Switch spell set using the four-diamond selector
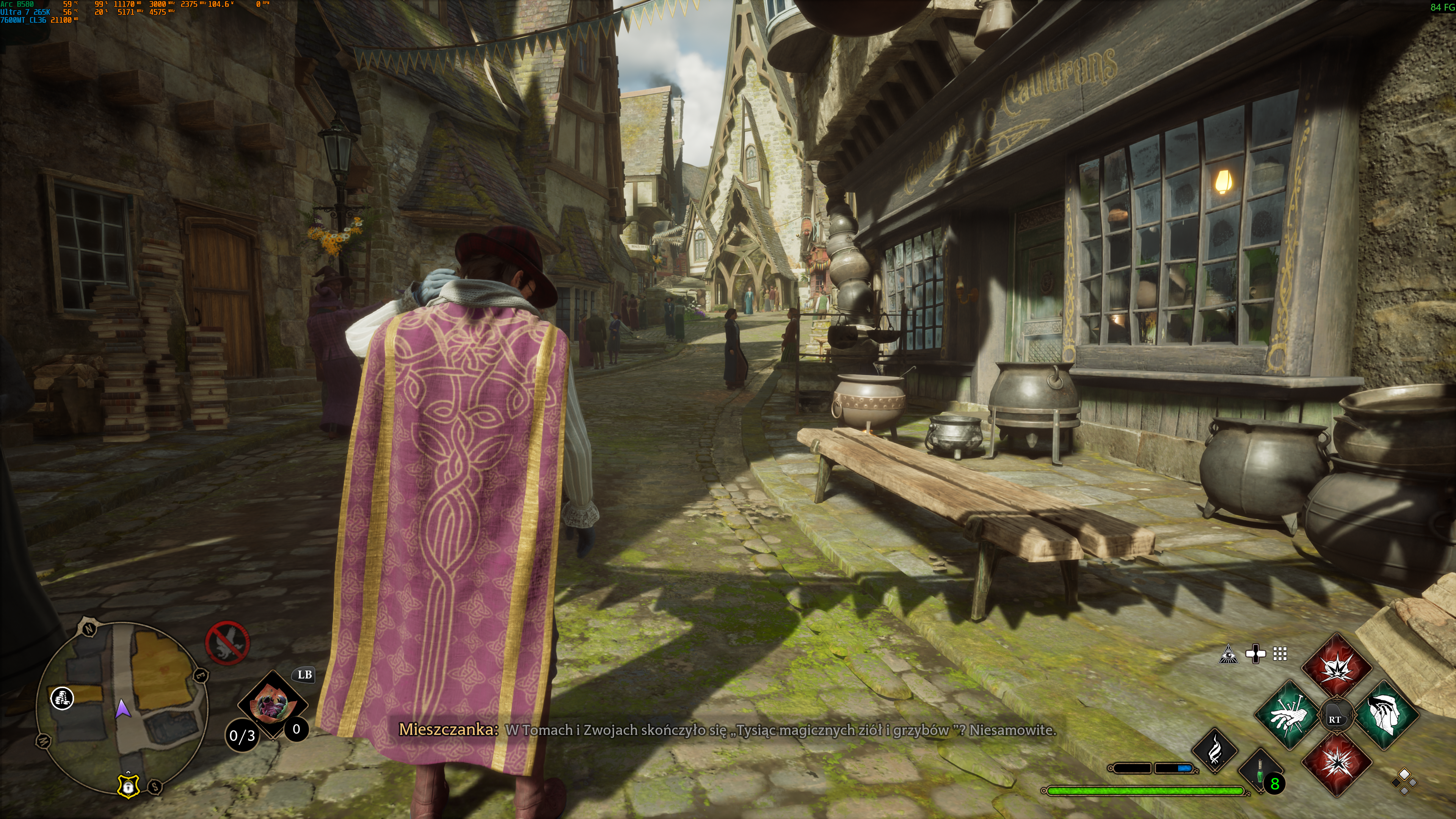Screen dimensions: 1456x819 1404,781
